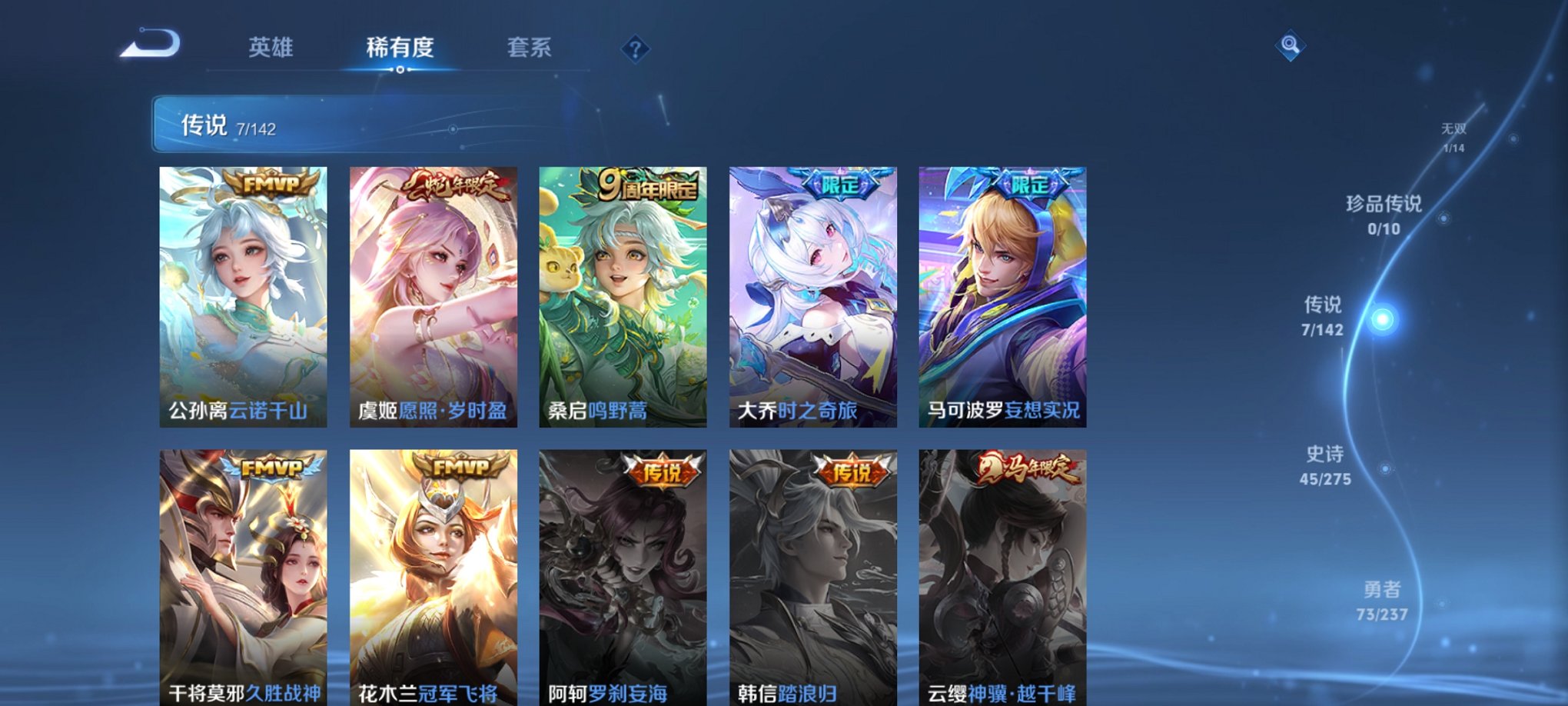The width and height of the screenshot is (1568, 706).
Task: Open the help question mark icon
Action: 634,50
